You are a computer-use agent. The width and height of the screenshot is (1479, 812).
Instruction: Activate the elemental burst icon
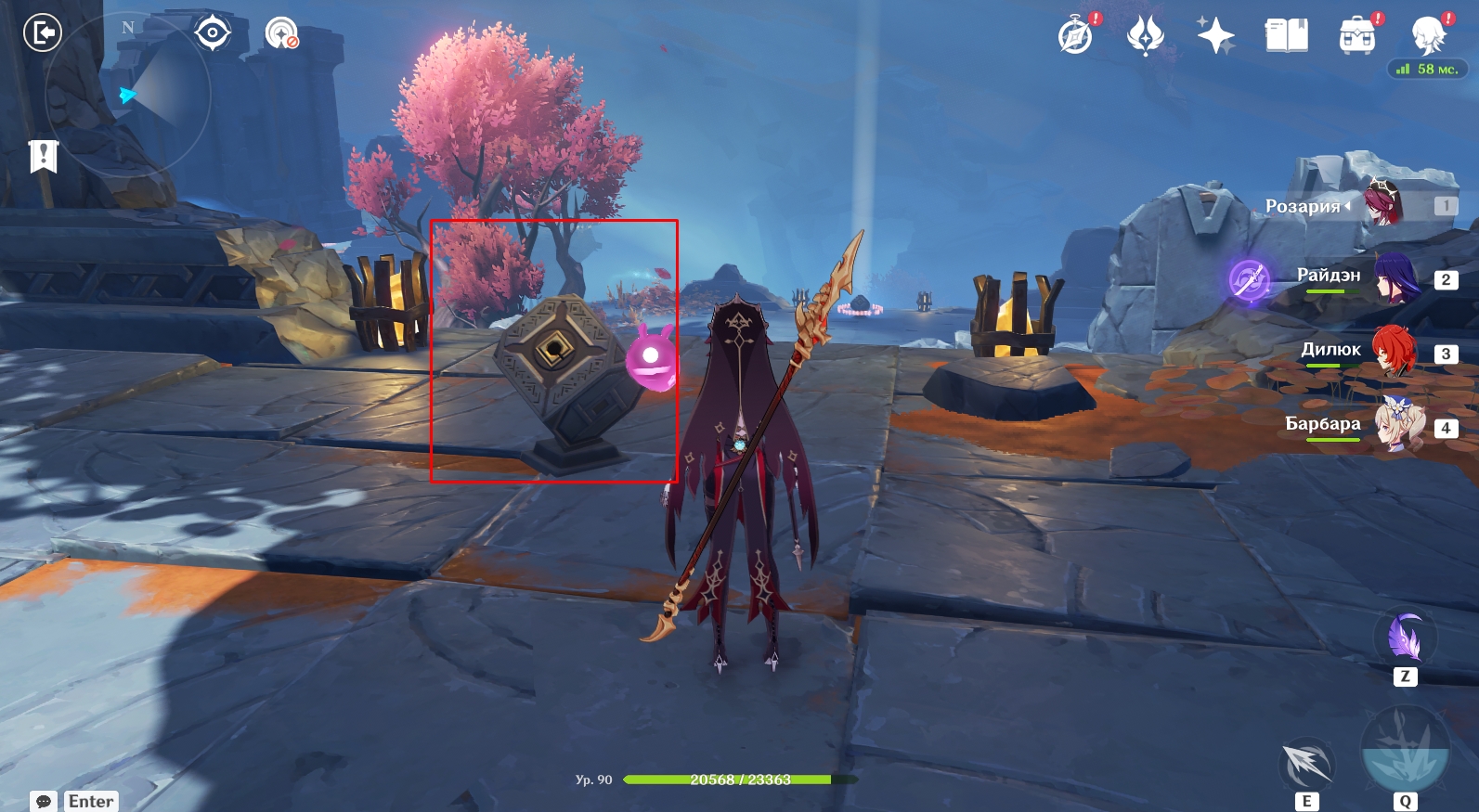click(1404, 752)
